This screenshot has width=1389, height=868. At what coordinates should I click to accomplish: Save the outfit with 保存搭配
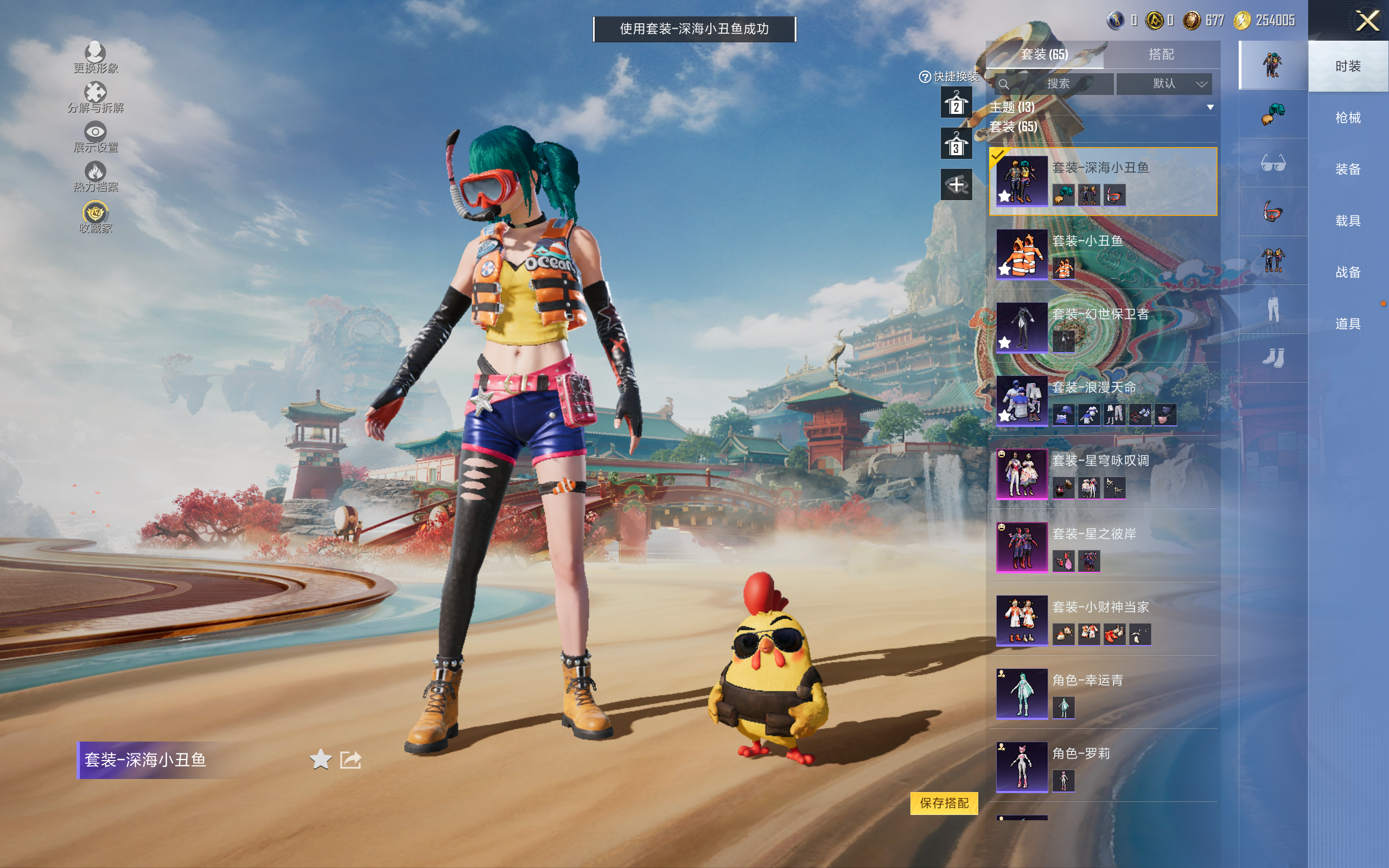[x=944, y=802]
